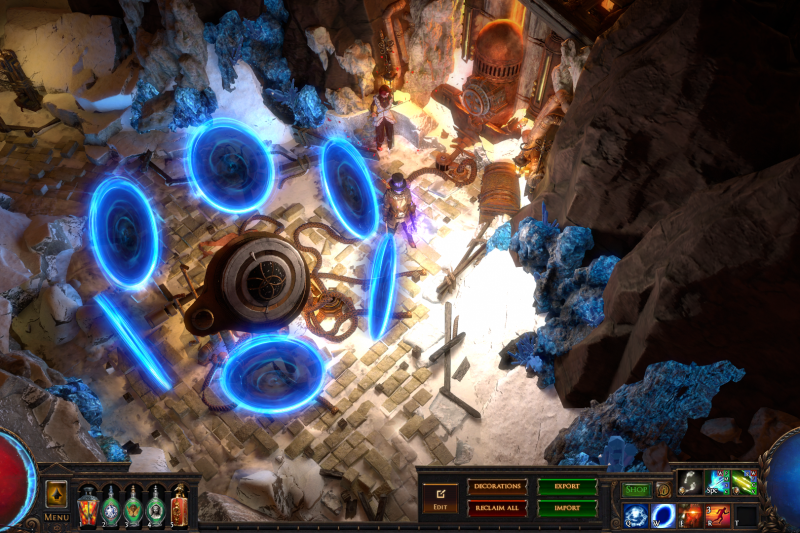The image size is (800, 533).
Task: Import a hideout layout
Action: coord(567,508)
